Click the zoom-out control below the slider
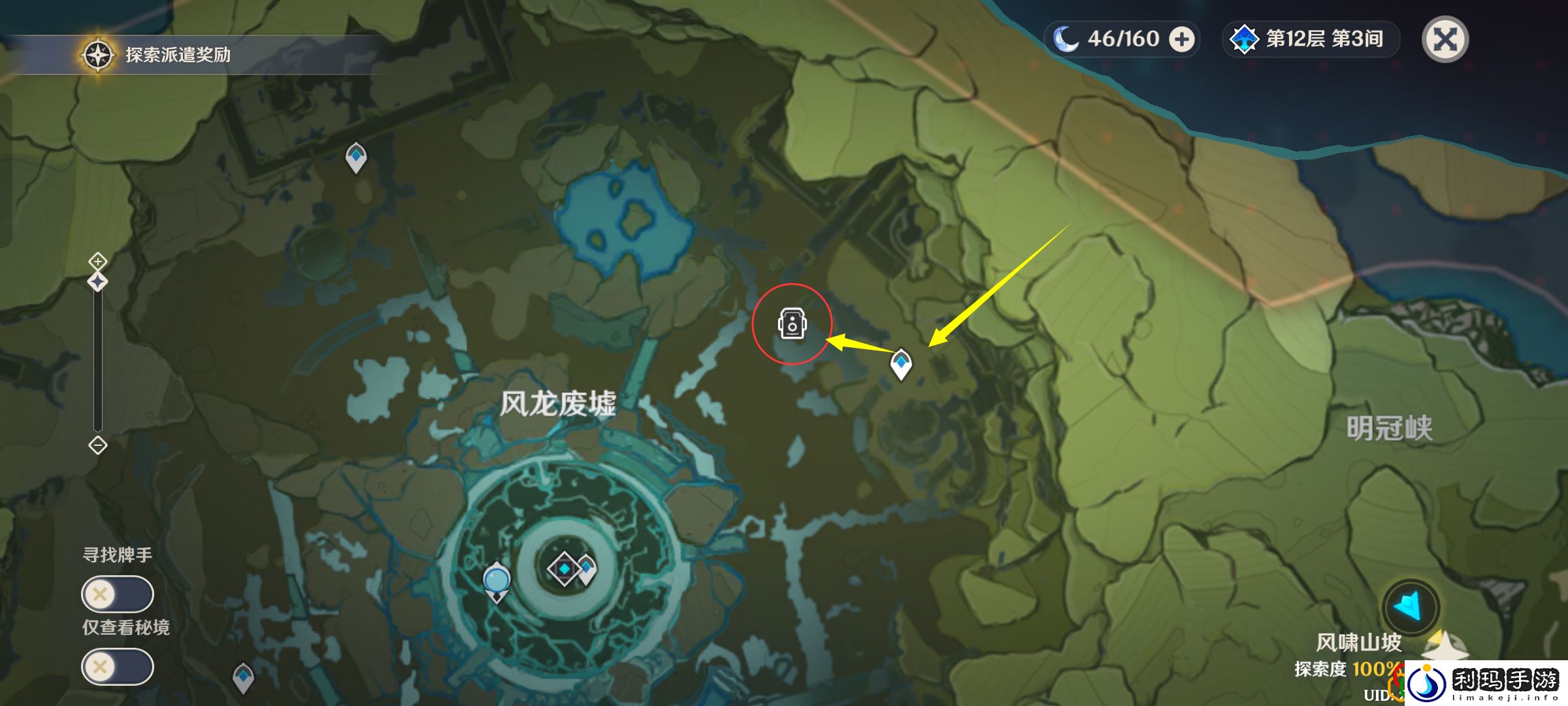This screenshot has height=706, width=1568. click(x=97, y=446)
